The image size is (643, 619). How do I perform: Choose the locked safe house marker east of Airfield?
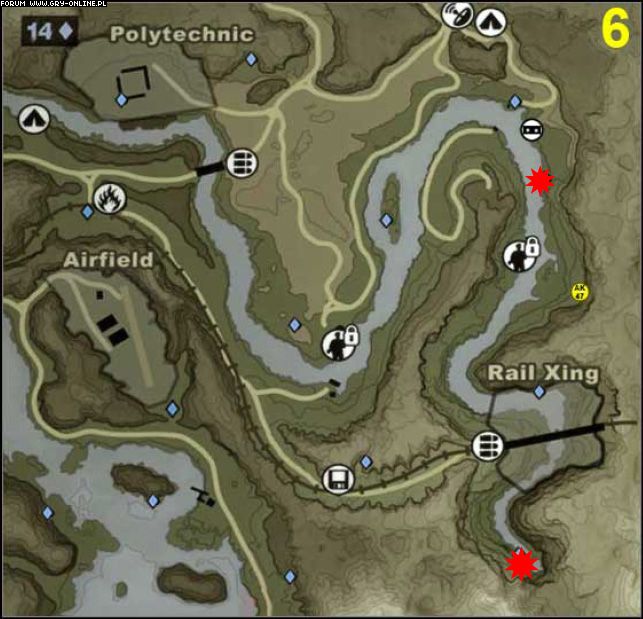[x=339, y=343]
